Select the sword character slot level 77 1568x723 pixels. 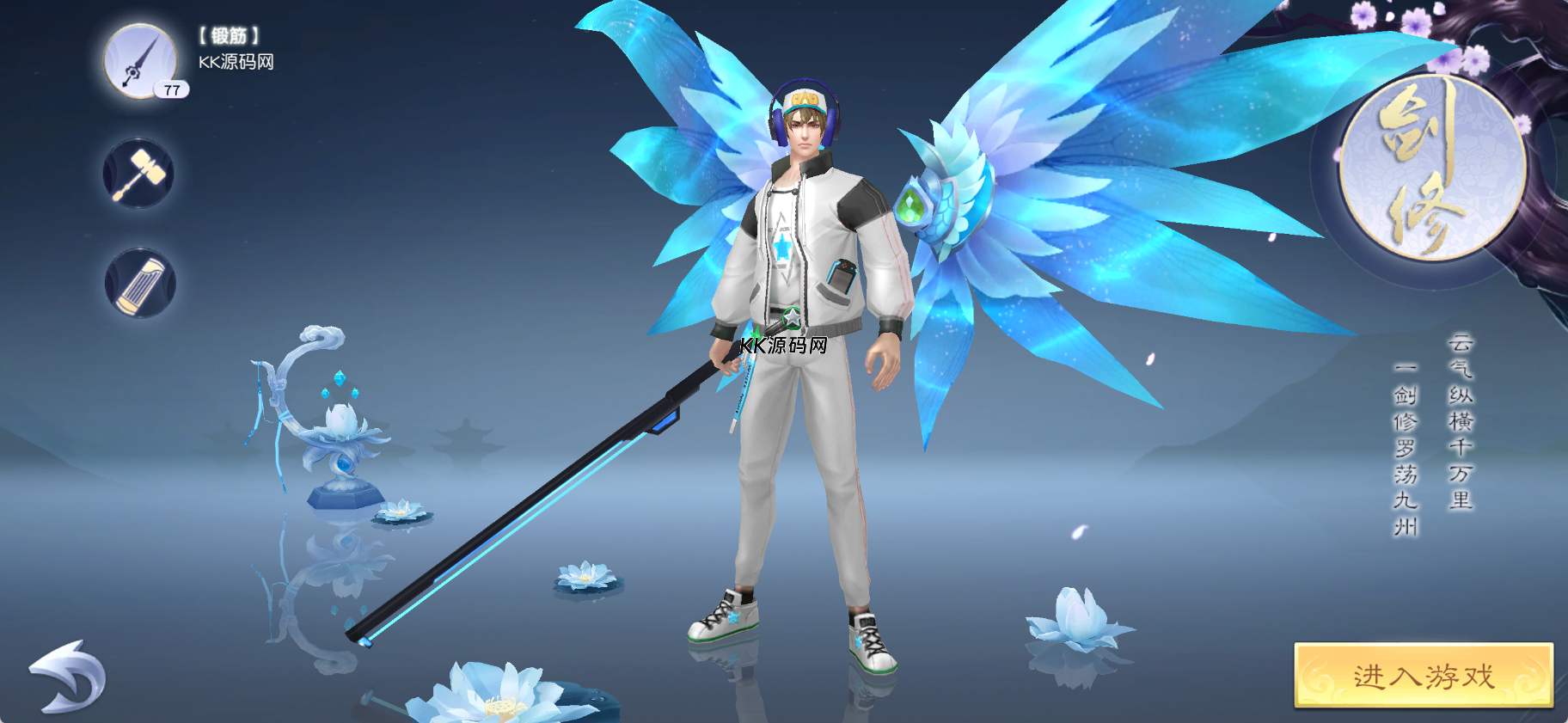pyautogui.click(x=140, y=61)
